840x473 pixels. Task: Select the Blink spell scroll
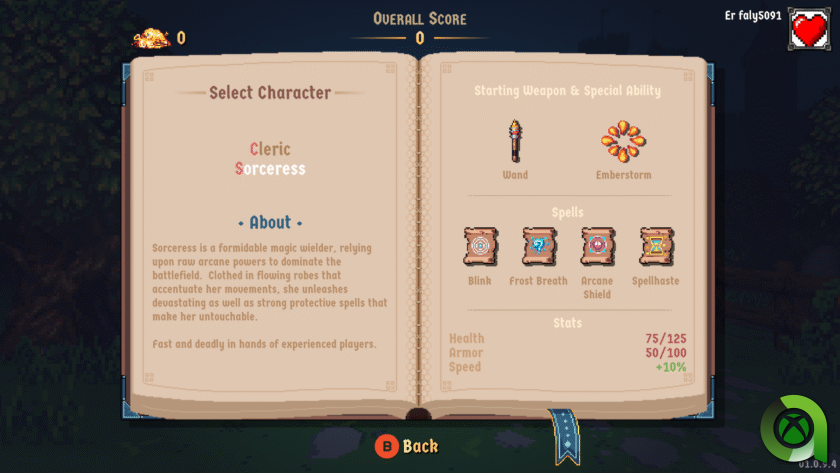(480, 246)
